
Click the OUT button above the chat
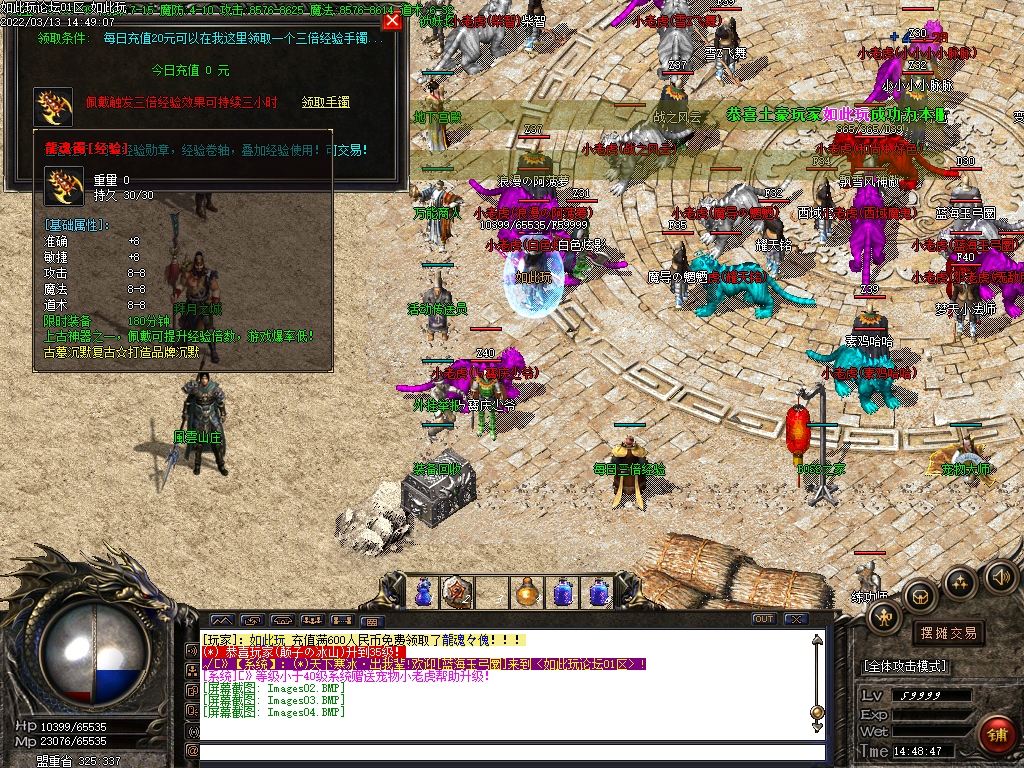pyautogui.click(x=764, y=619)
